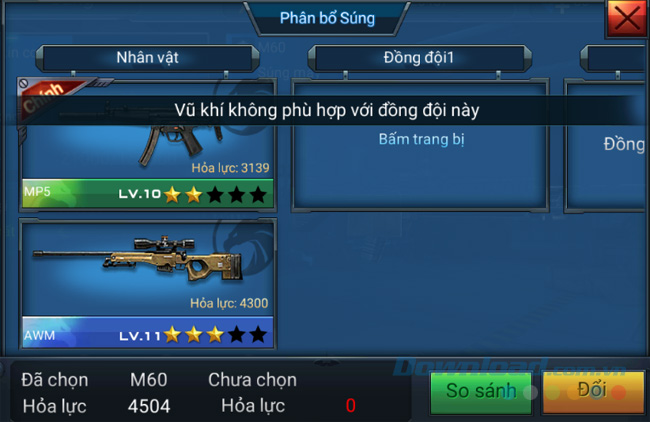The image size is (650, 422).
Task: Tap the Bấm trang bị teammate slot
Action: coord(421,140)
